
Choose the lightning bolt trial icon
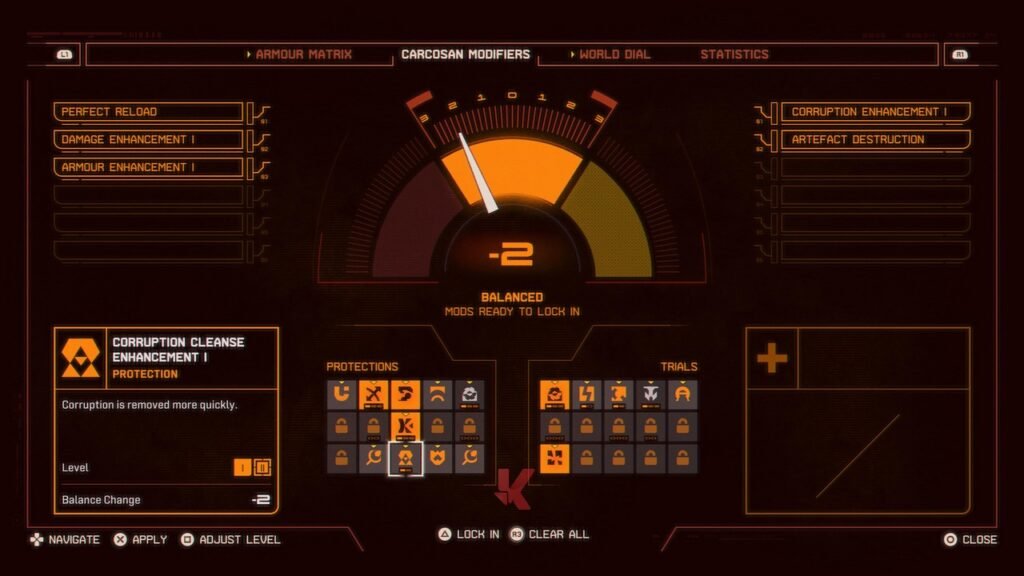point(587,395)
